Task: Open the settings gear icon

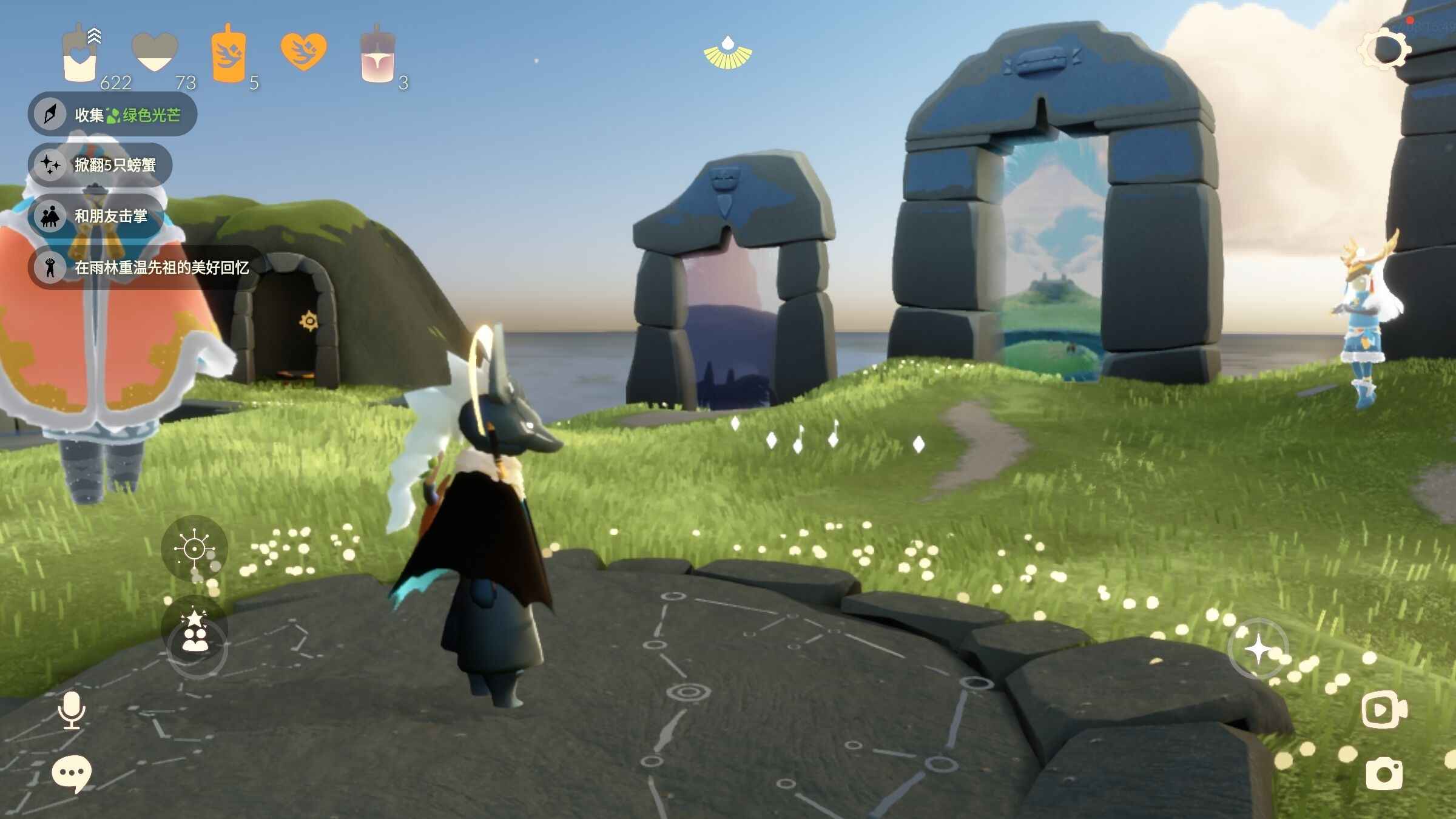Action: [x=1385, y=49]
